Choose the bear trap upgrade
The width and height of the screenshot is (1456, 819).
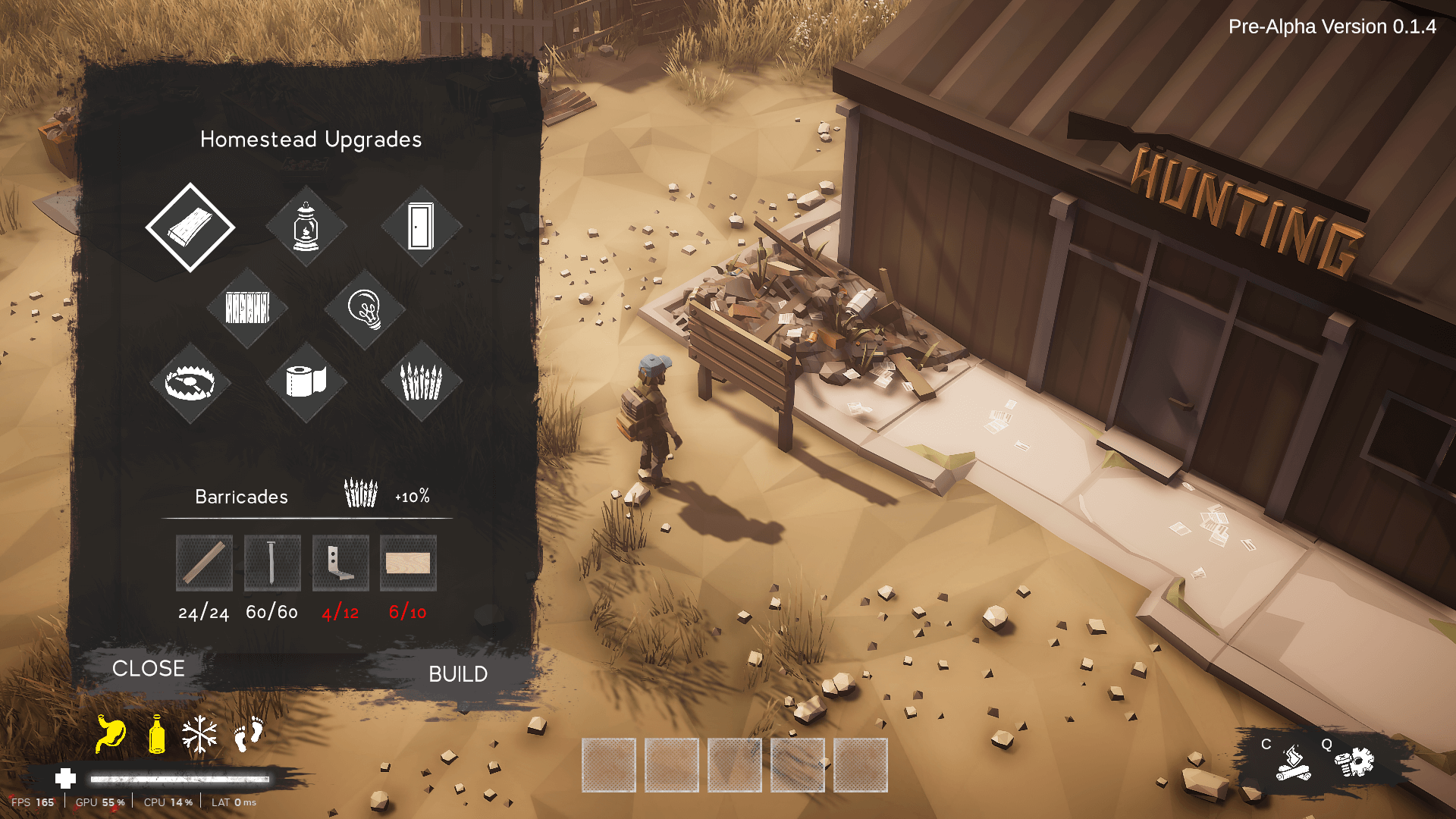click(x=190, y=382)
